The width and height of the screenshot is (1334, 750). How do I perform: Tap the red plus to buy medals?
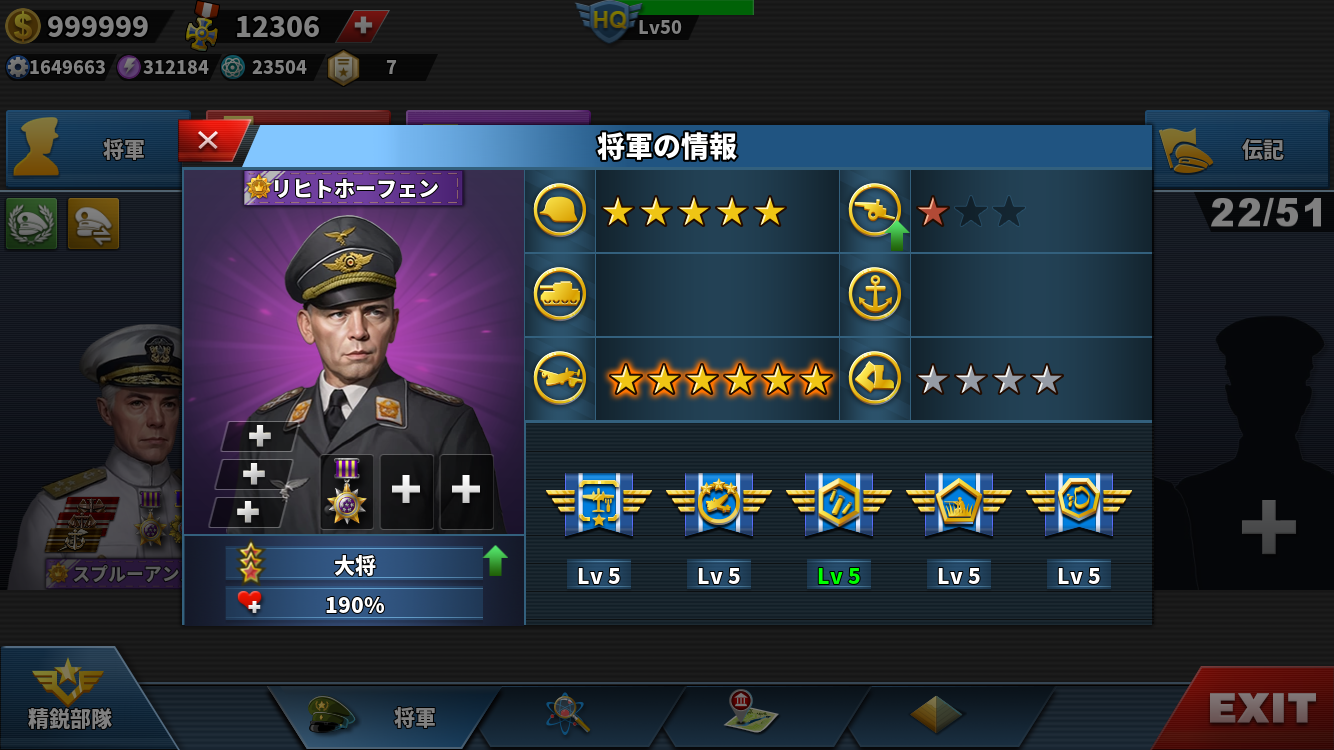(x=363, y=26)
